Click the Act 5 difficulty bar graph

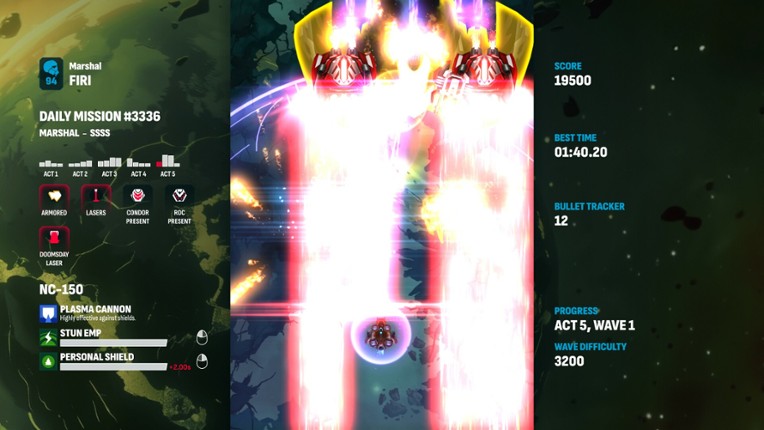pyautogui.click(x=168, y=160)
